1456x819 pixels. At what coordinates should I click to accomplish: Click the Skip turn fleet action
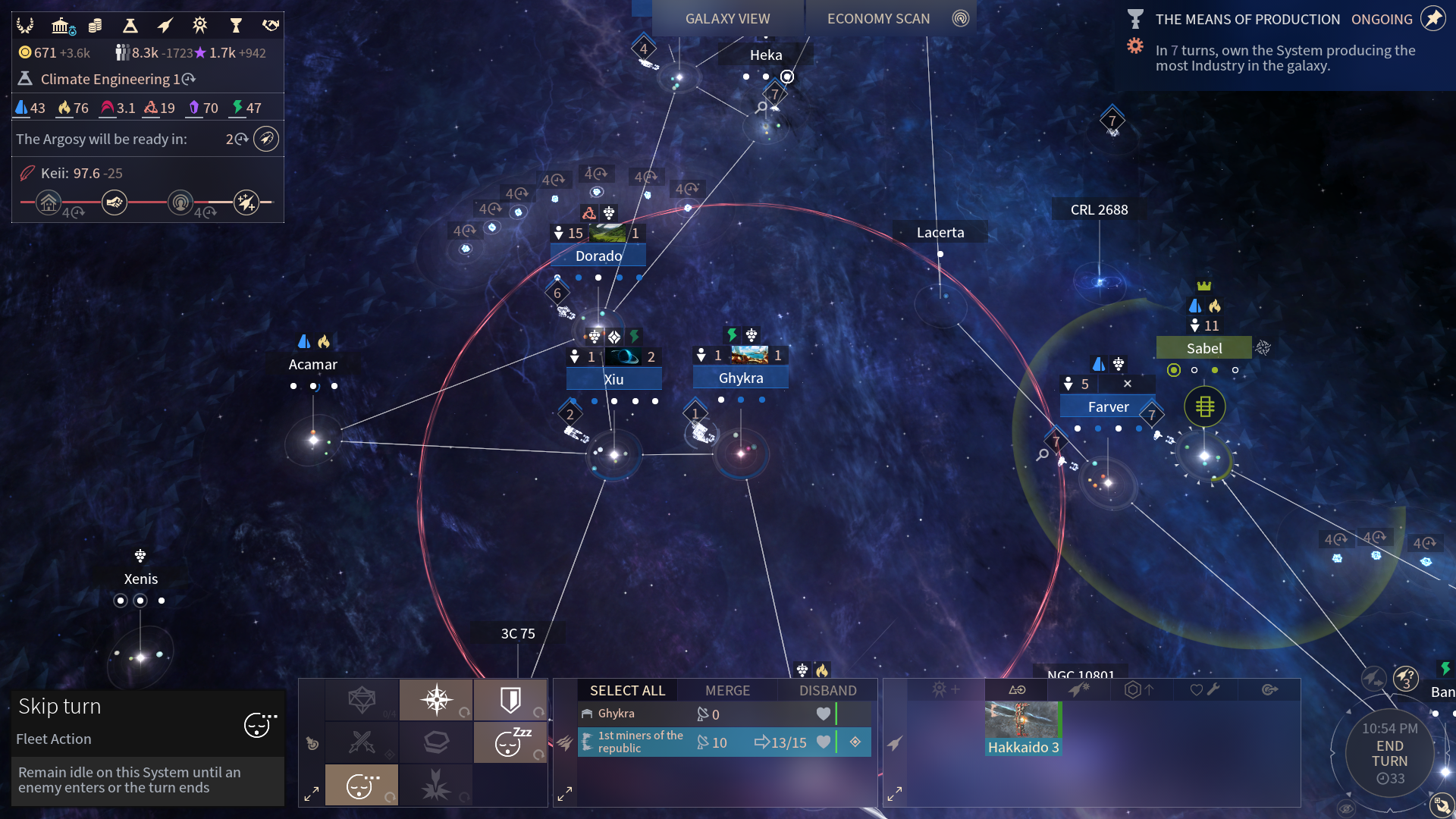(361, 785)
